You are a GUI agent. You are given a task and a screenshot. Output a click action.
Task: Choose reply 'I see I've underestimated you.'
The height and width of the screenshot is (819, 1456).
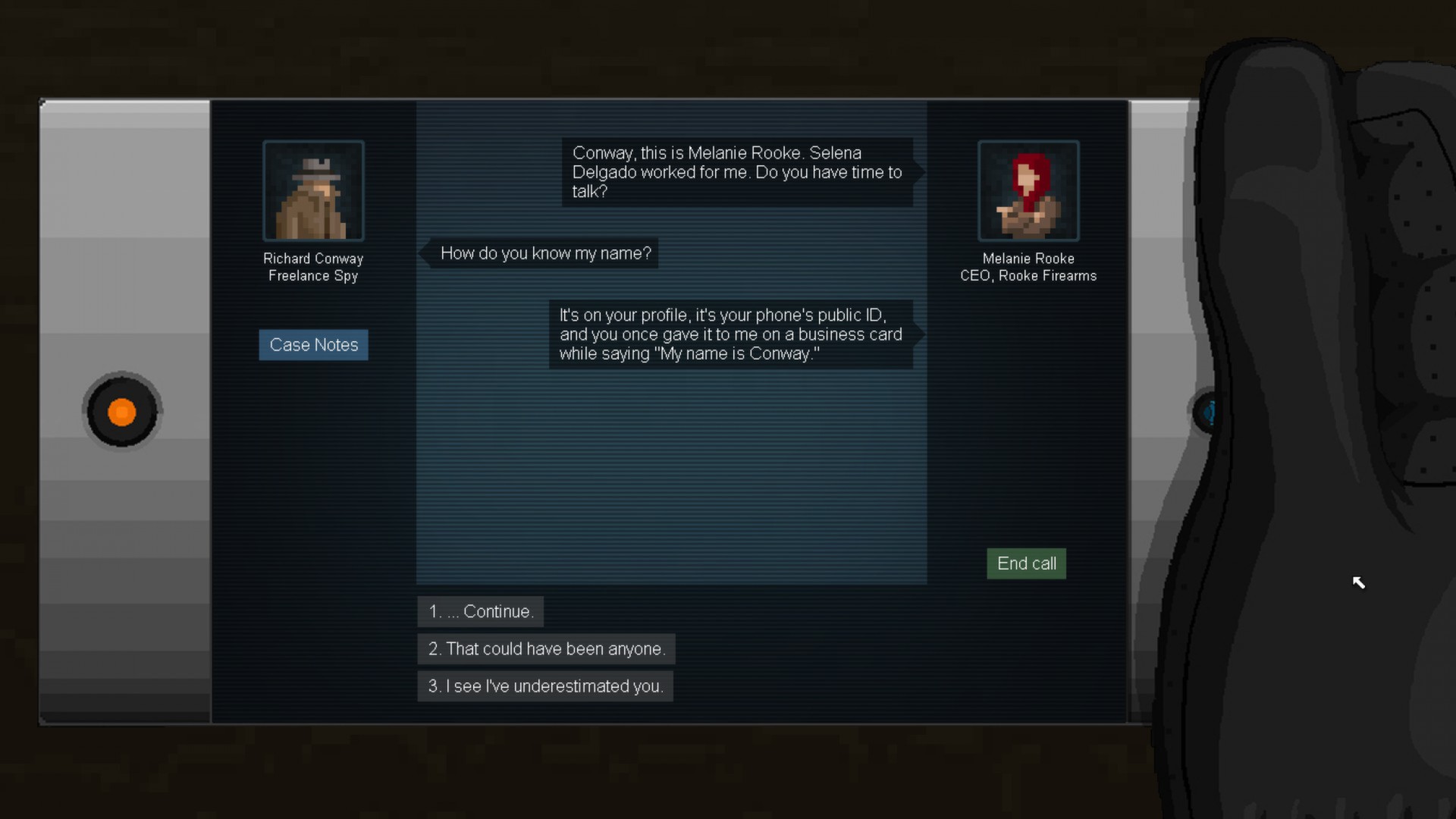[544, 686]
